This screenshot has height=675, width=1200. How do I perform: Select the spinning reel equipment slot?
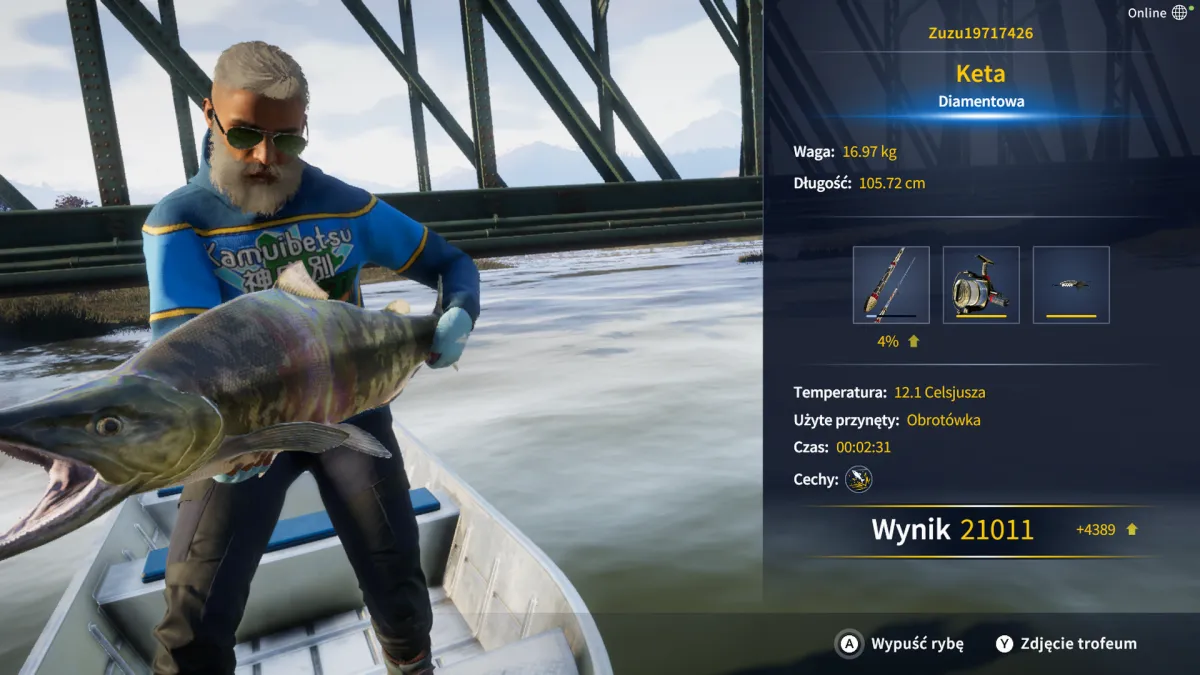981,285
